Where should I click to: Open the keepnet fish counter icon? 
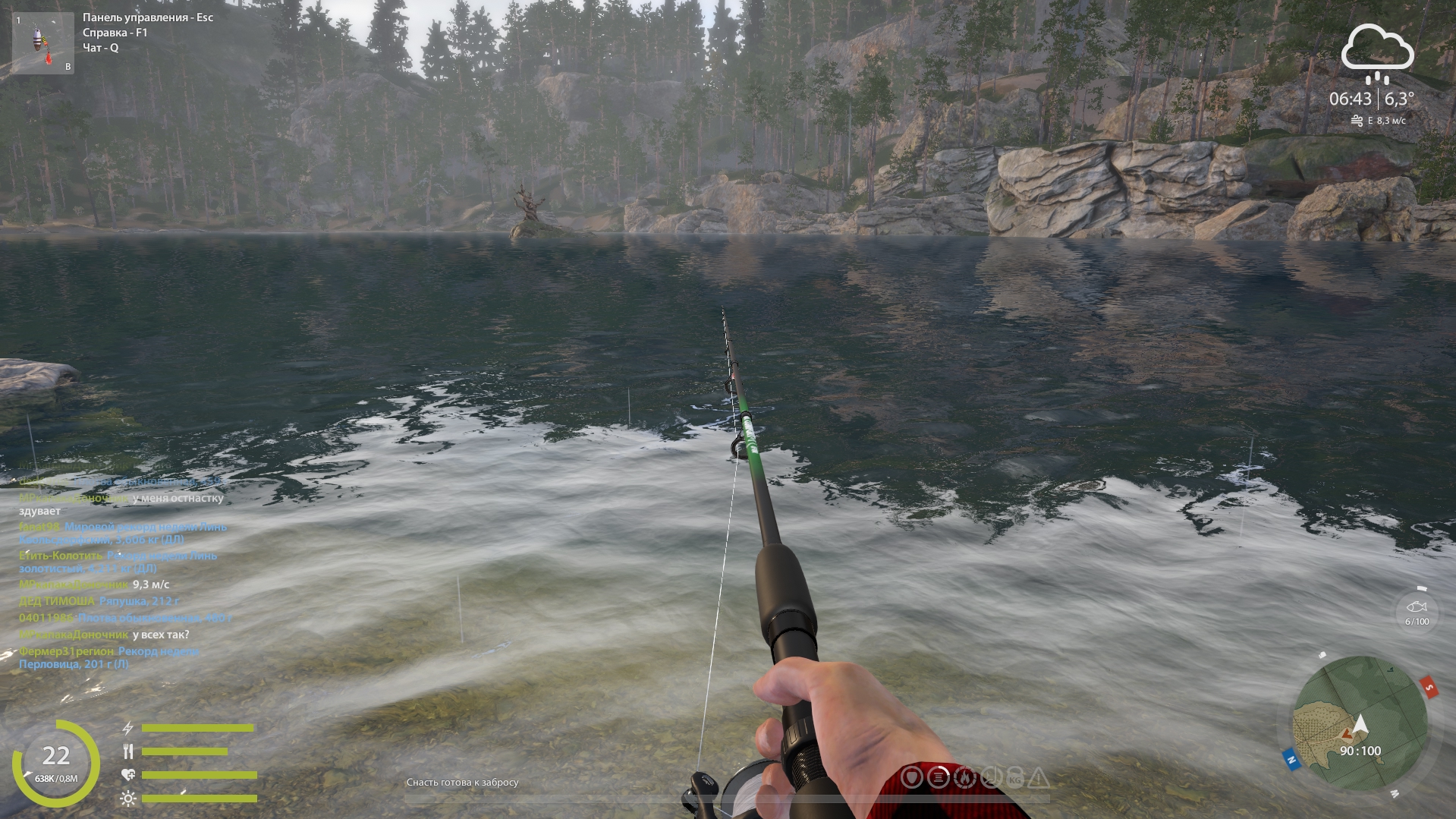1416,608
